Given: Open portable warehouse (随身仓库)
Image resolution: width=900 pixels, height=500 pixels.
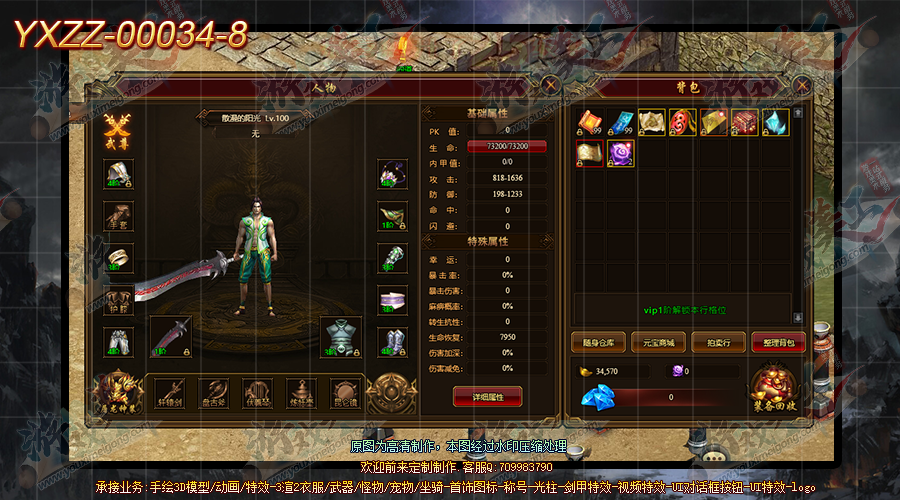Looking at the screenshot, I should click(598, 342).
